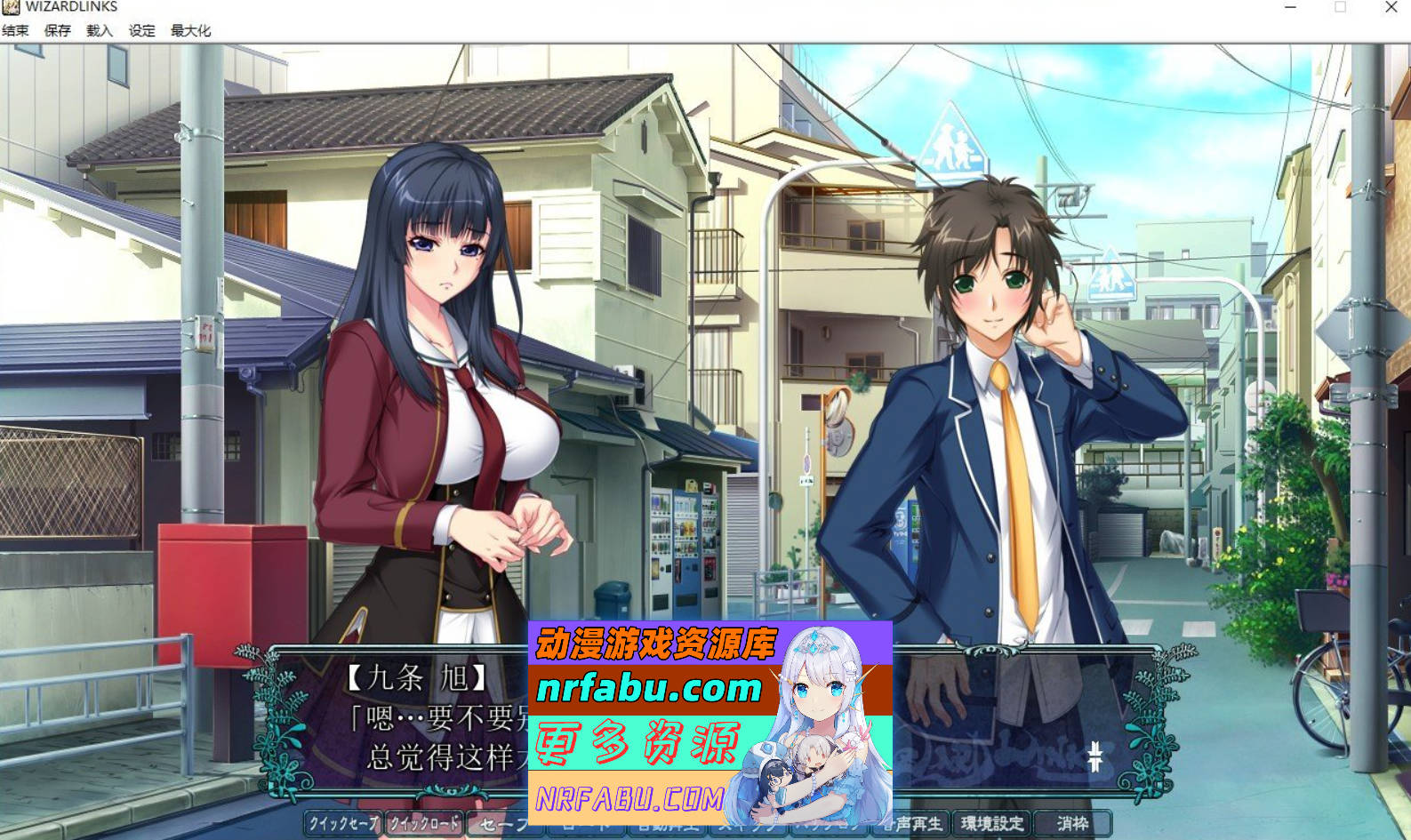1411x840 pixels.
Task: Open the 结束 menu to quit
Action: [x=16, y=29]
